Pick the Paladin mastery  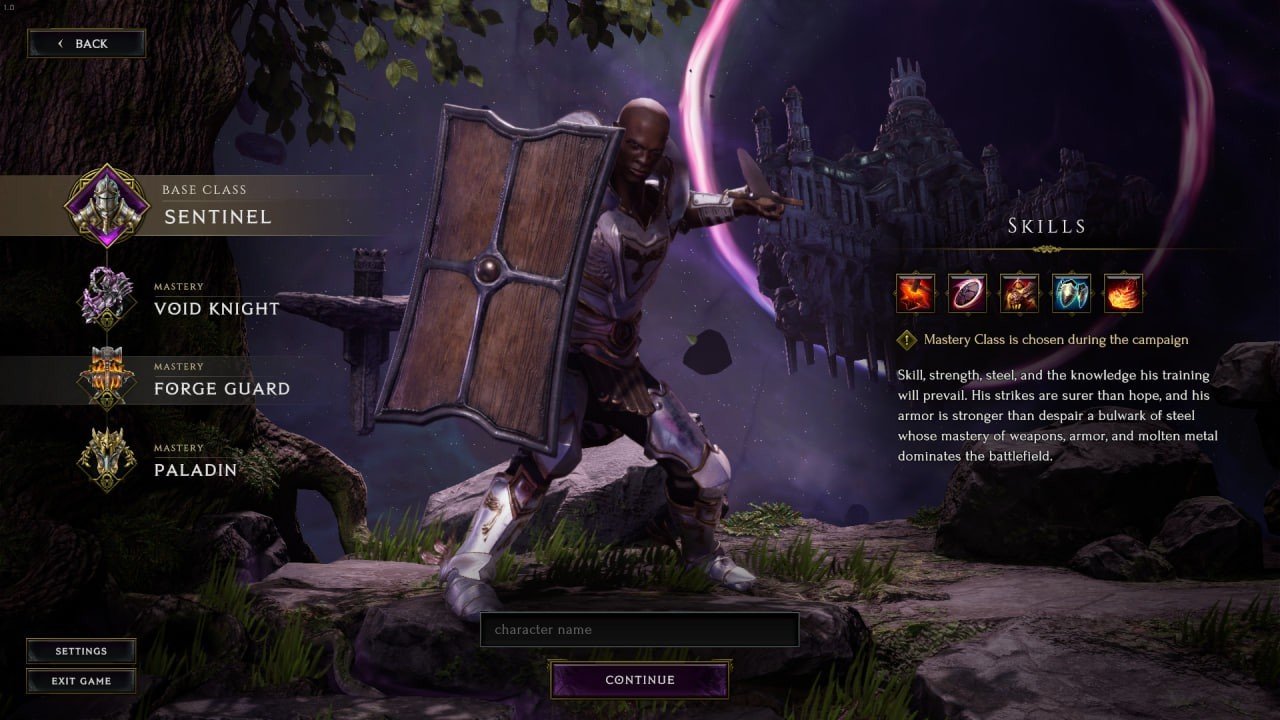click(x=195, y=461)
